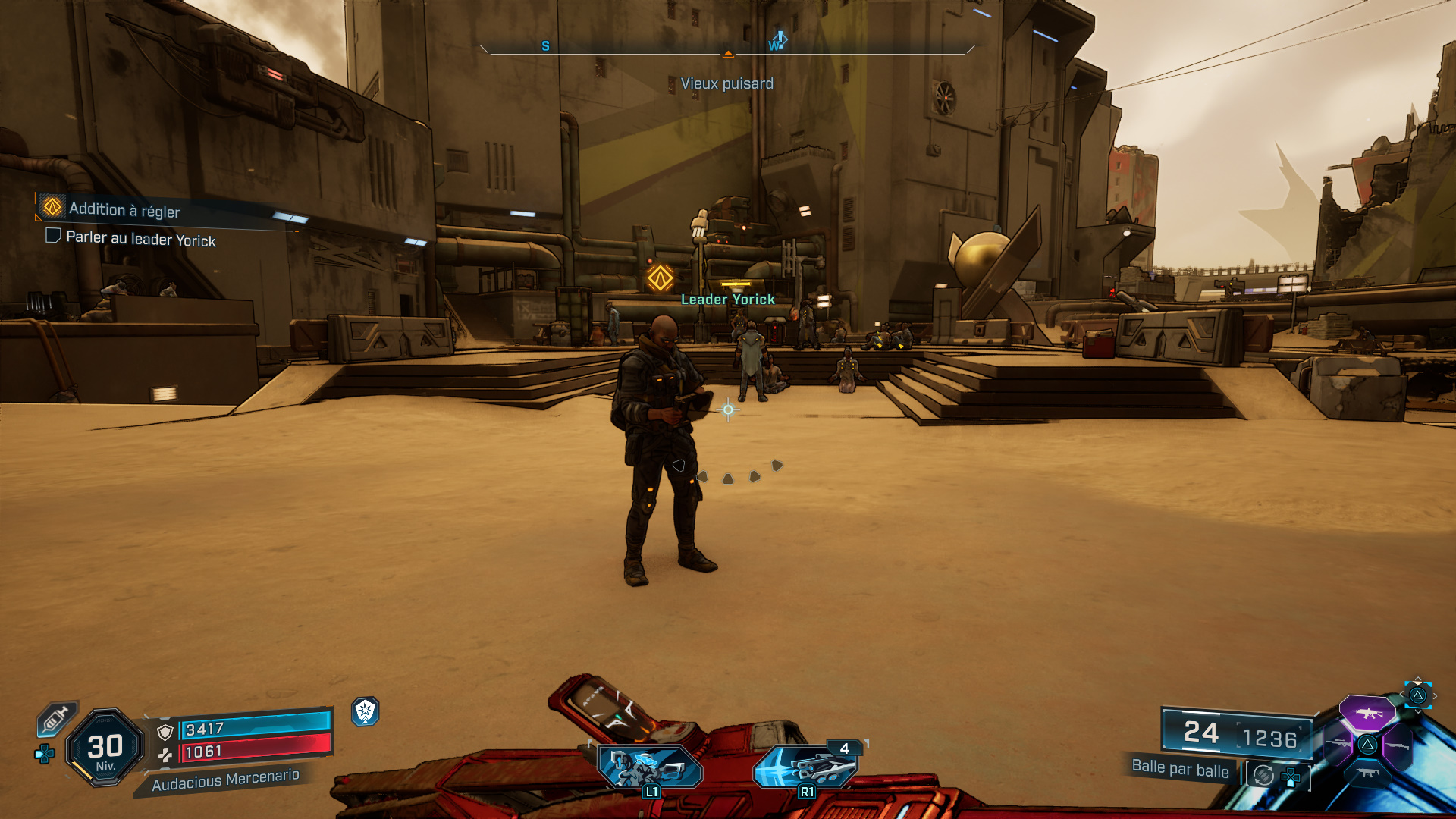Select the quest marker above Leader Yorick

coord(660,278)
